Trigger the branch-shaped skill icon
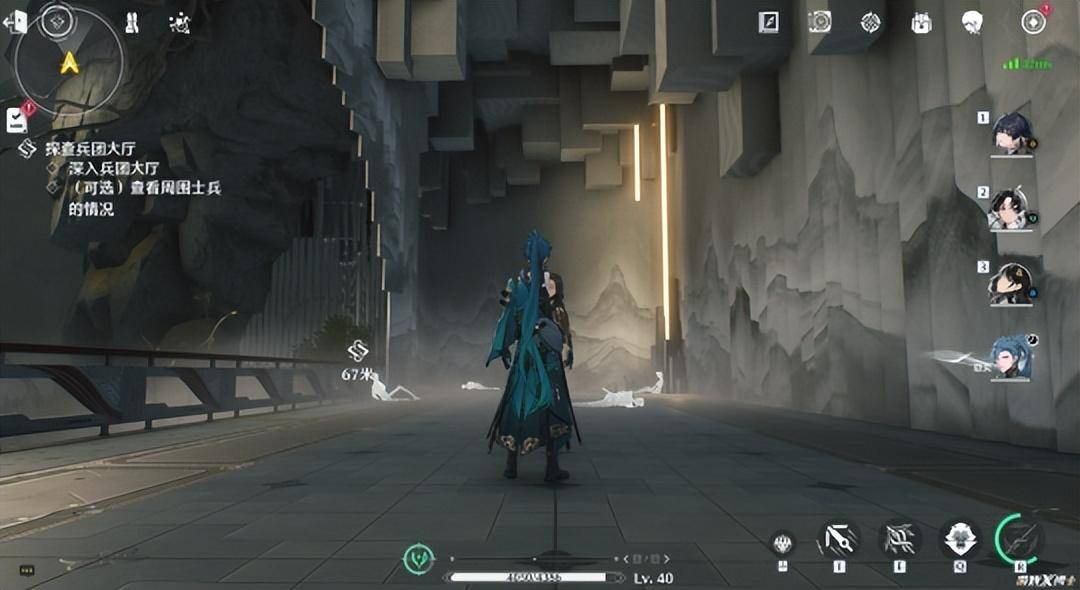 pos(899,540)
